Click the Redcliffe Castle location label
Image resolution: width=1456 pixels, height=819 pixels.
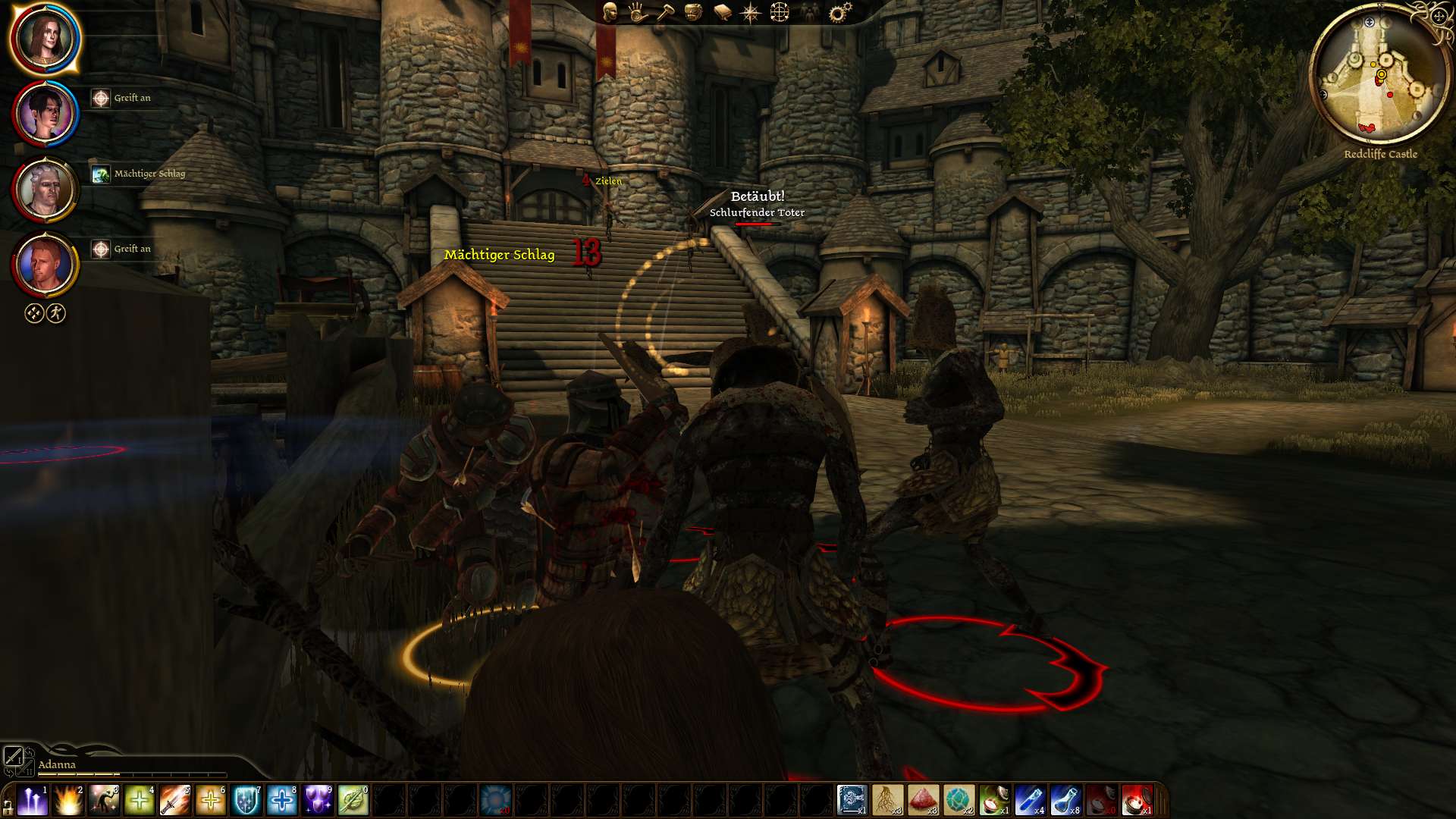click(x=1380, y=154)
